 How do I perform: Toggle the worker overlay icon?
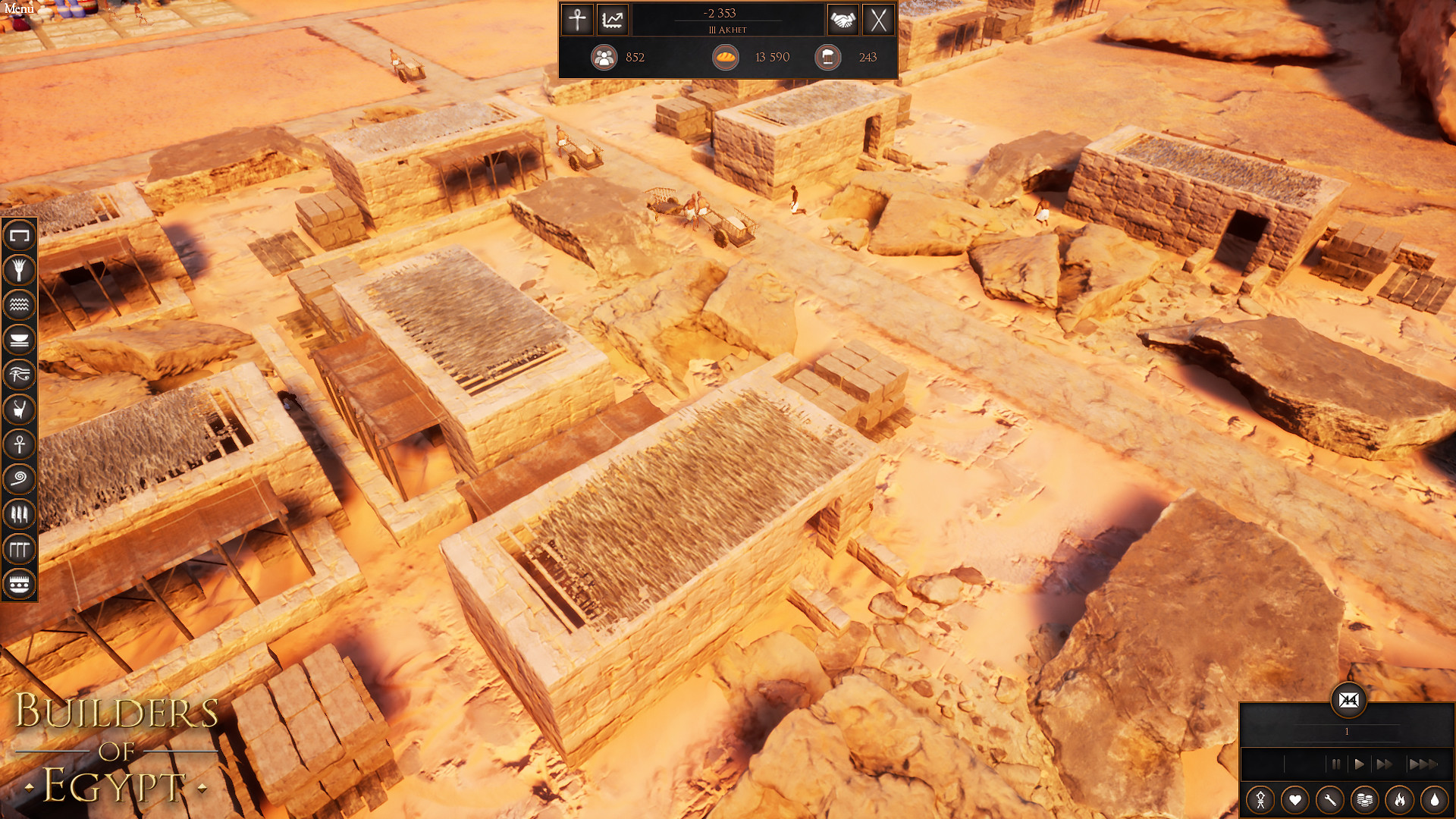1262,799
